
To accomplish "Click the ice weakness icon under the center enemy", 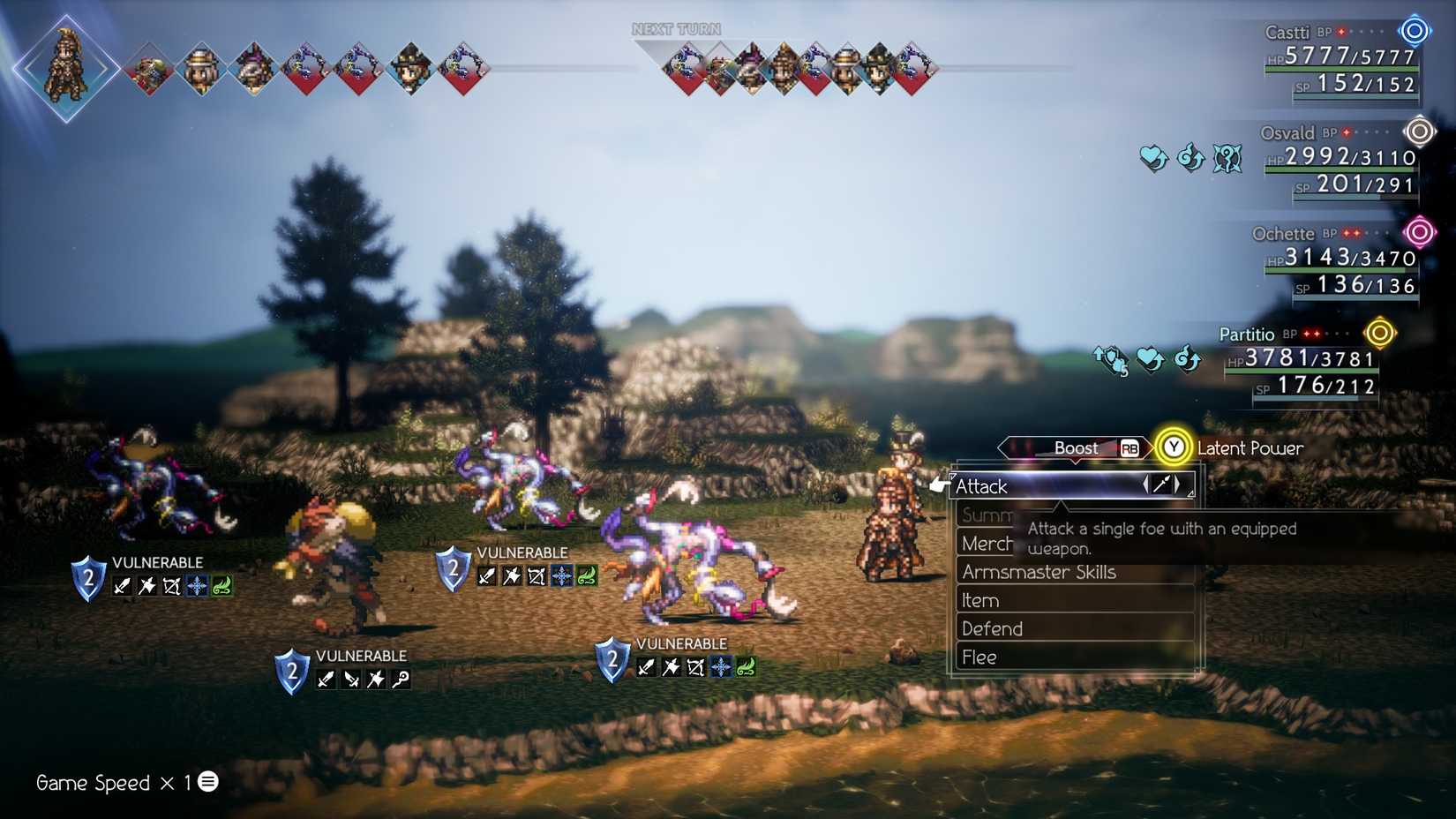I will click(562, 575).
